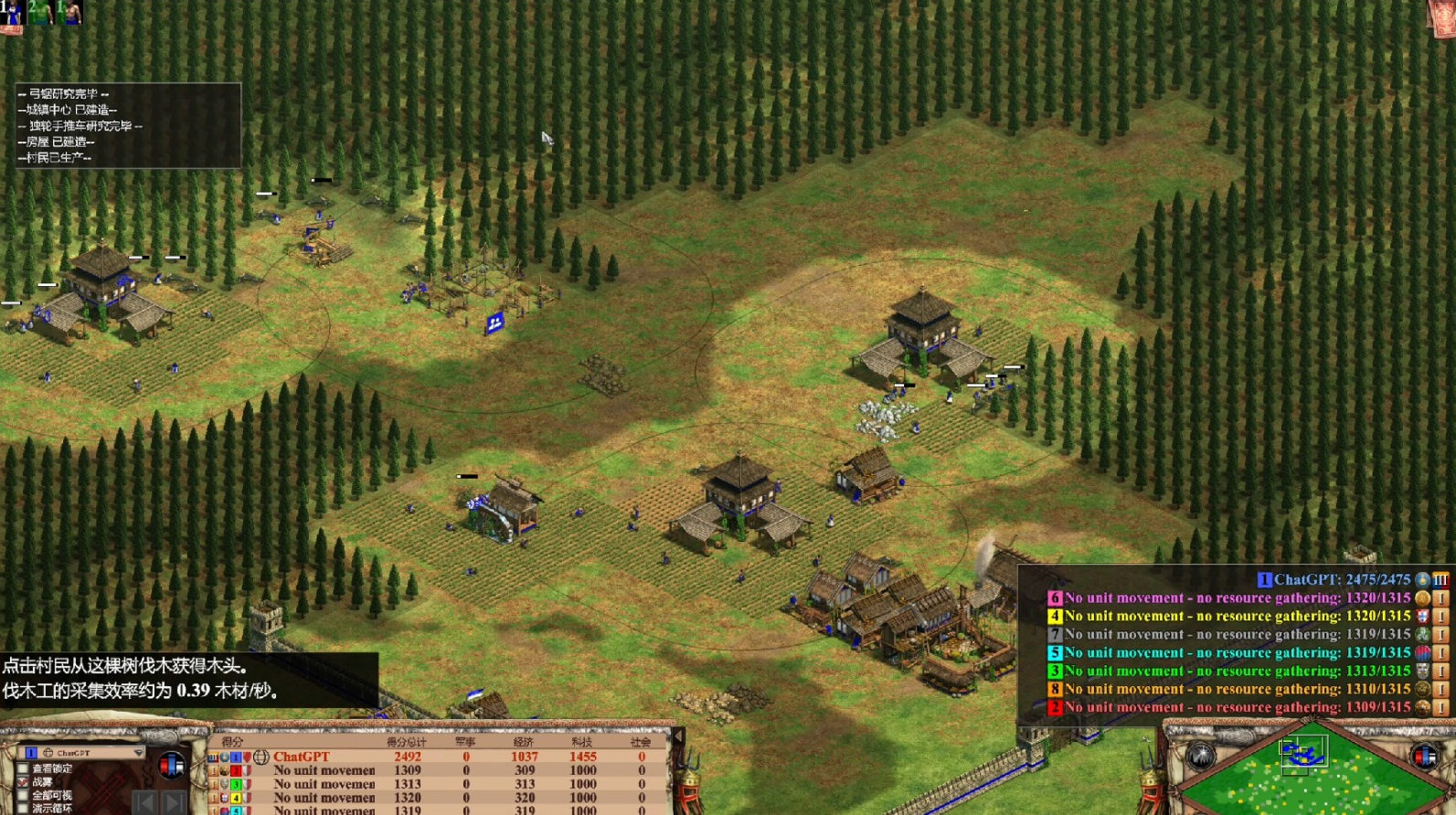Click player 2's red score entry

[x=1225, y=708]
